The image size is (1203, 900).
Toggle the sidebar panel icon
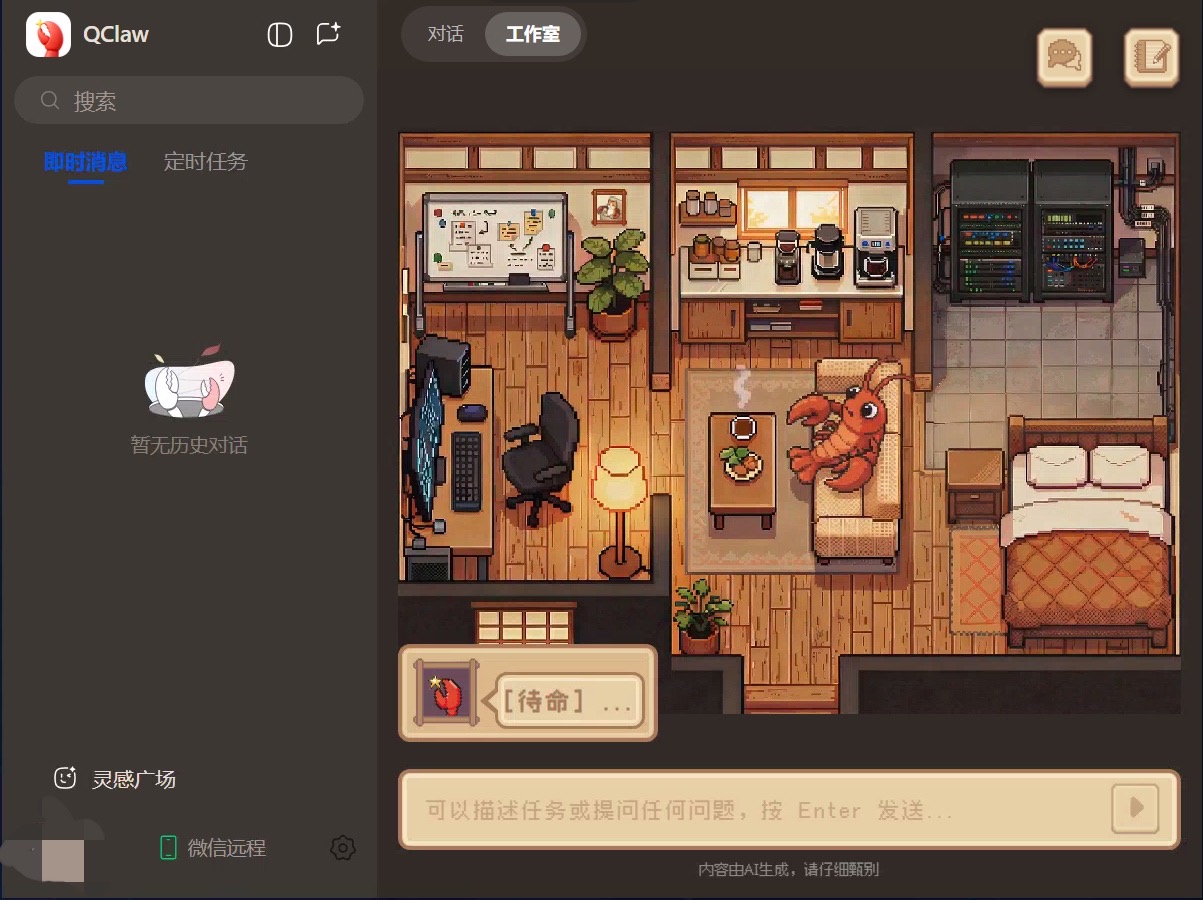280,35
